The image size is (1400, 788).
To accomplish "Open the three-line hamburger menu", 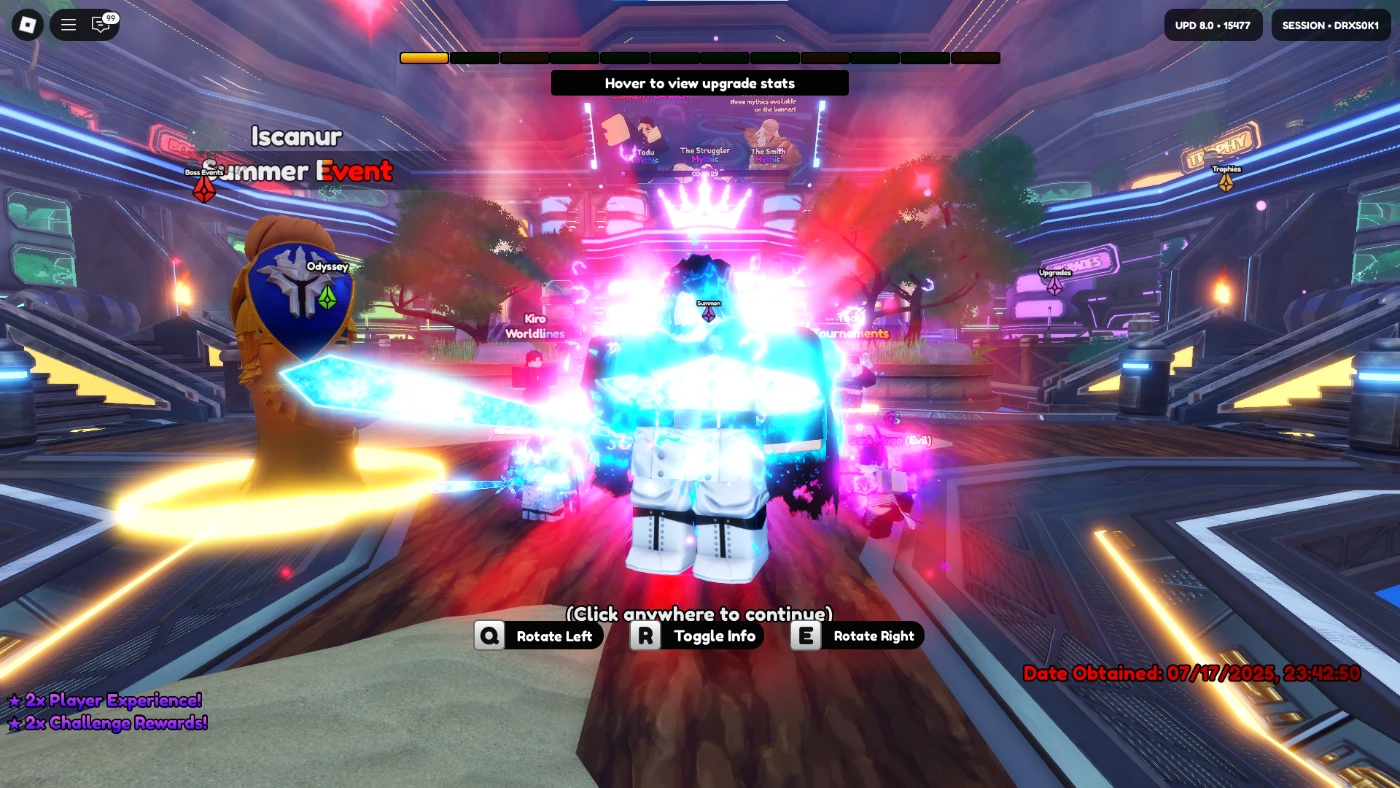I will coord(68,25).
